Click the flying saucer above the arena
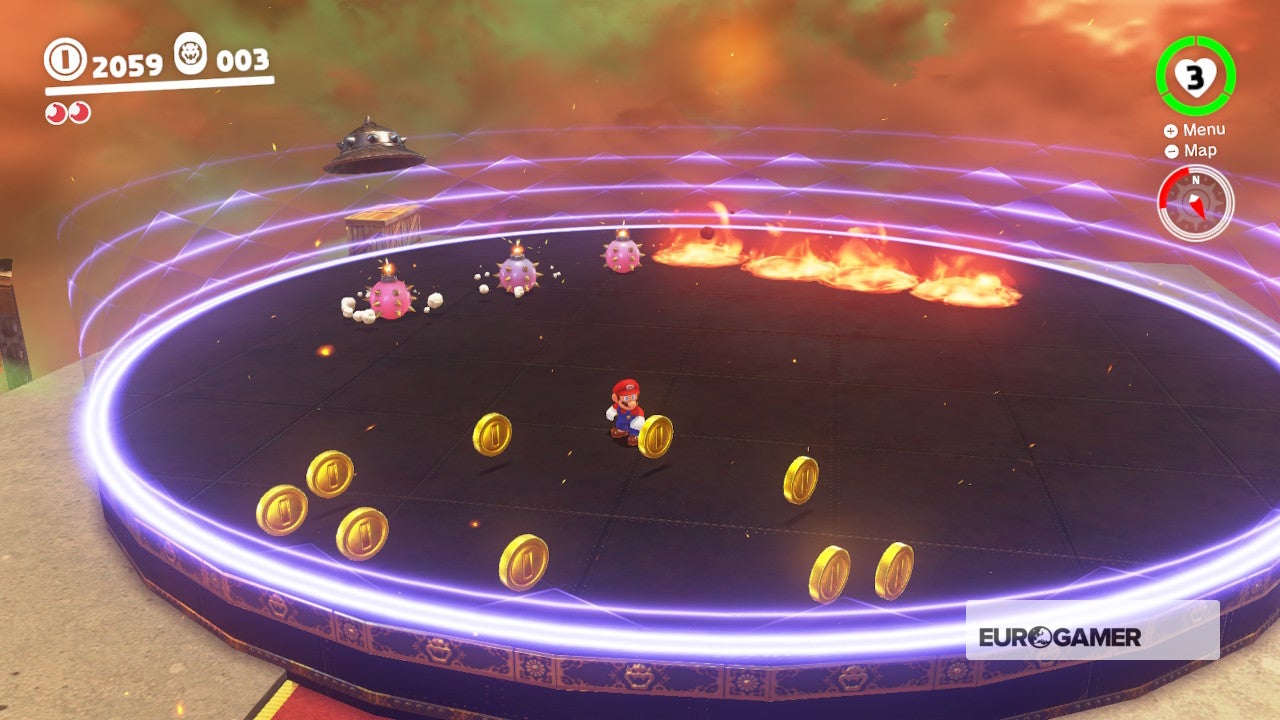 coord(370,150)
